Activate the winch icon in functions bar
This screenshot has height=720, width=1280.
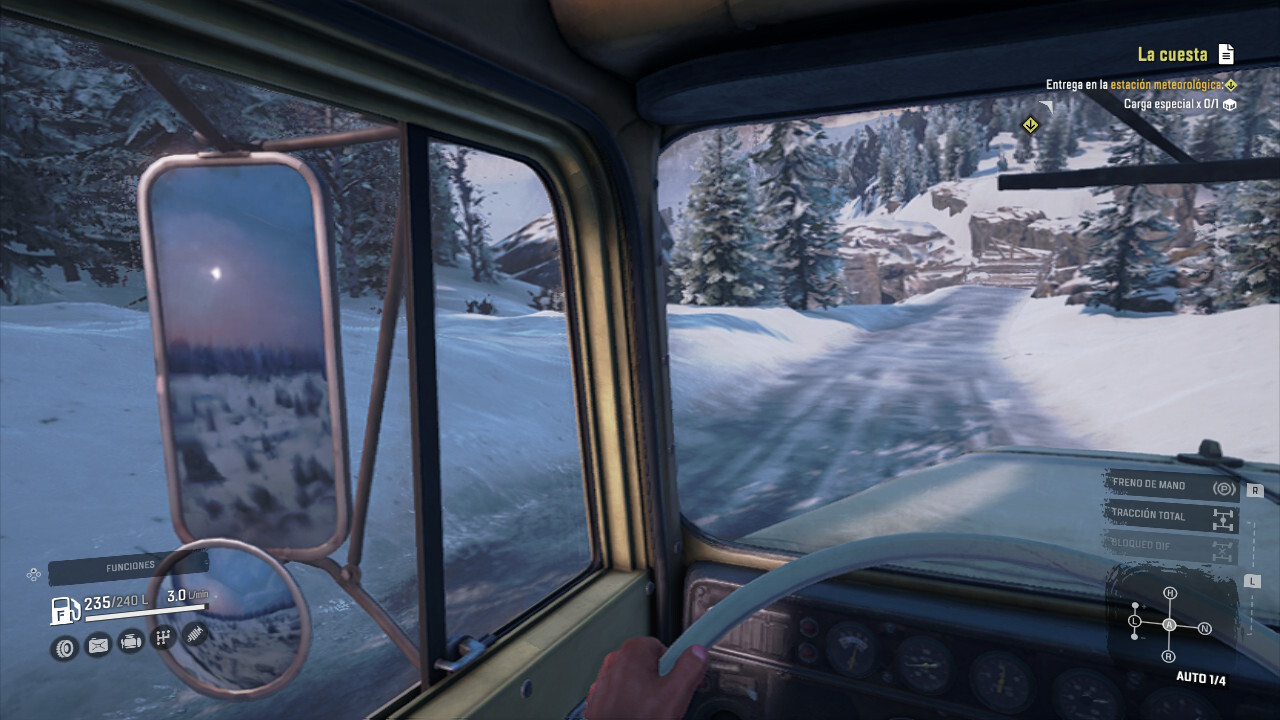[x=195, y=636]
